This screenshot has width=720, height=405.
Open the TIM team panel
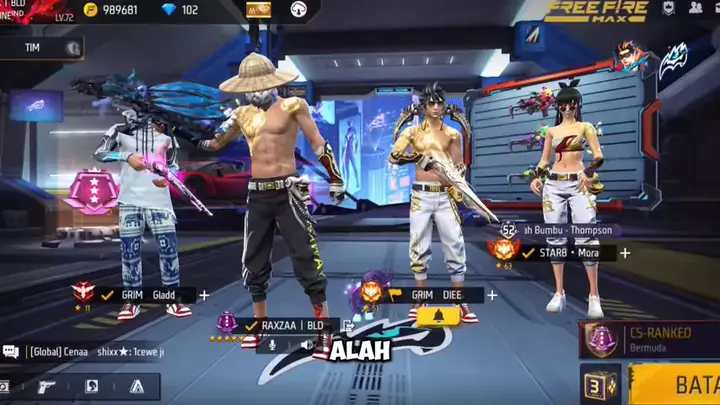[42, 47]
